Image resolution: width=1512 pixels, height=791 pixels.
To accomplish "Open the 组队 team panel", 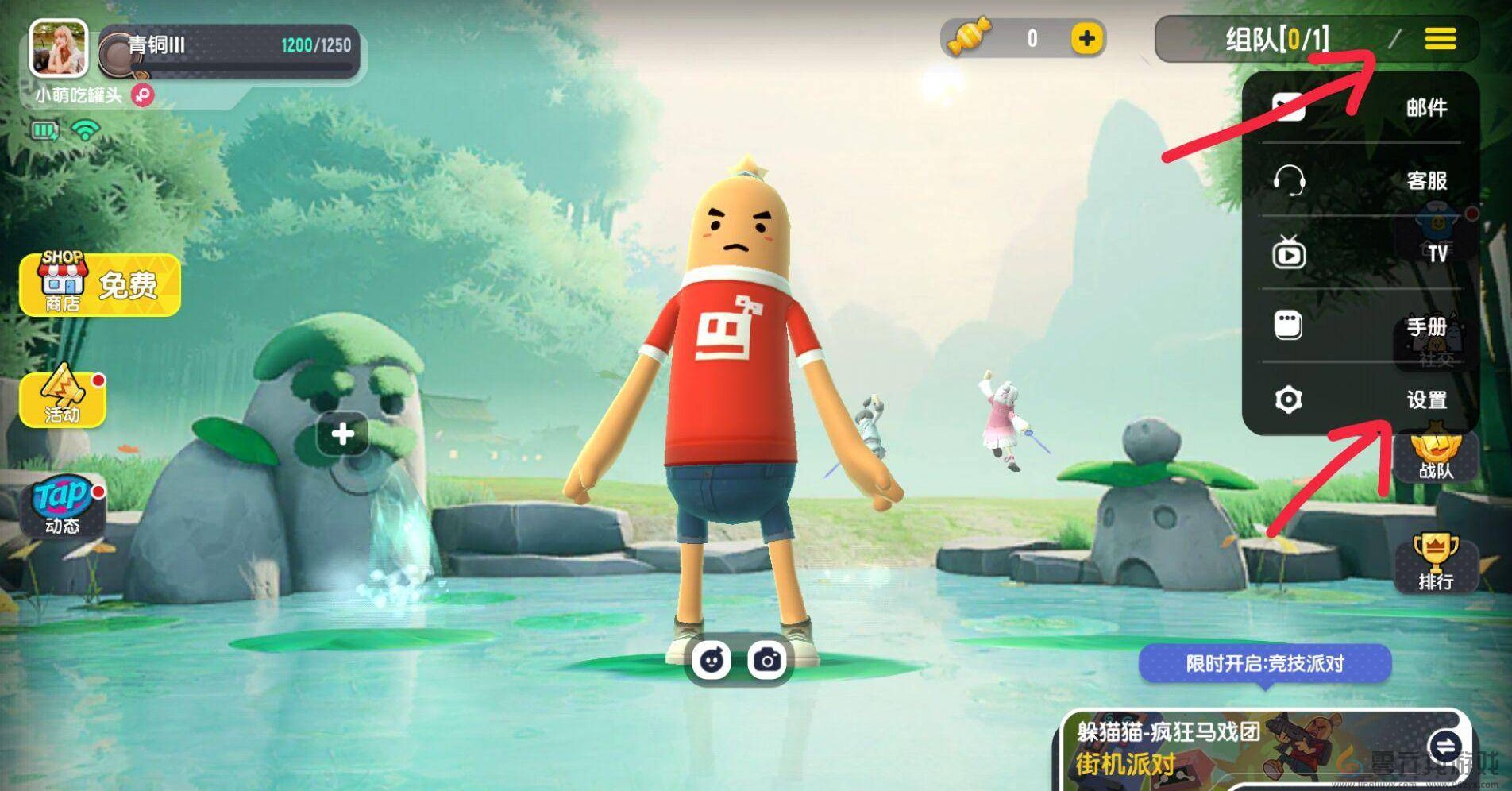I will click(1276, 38).
